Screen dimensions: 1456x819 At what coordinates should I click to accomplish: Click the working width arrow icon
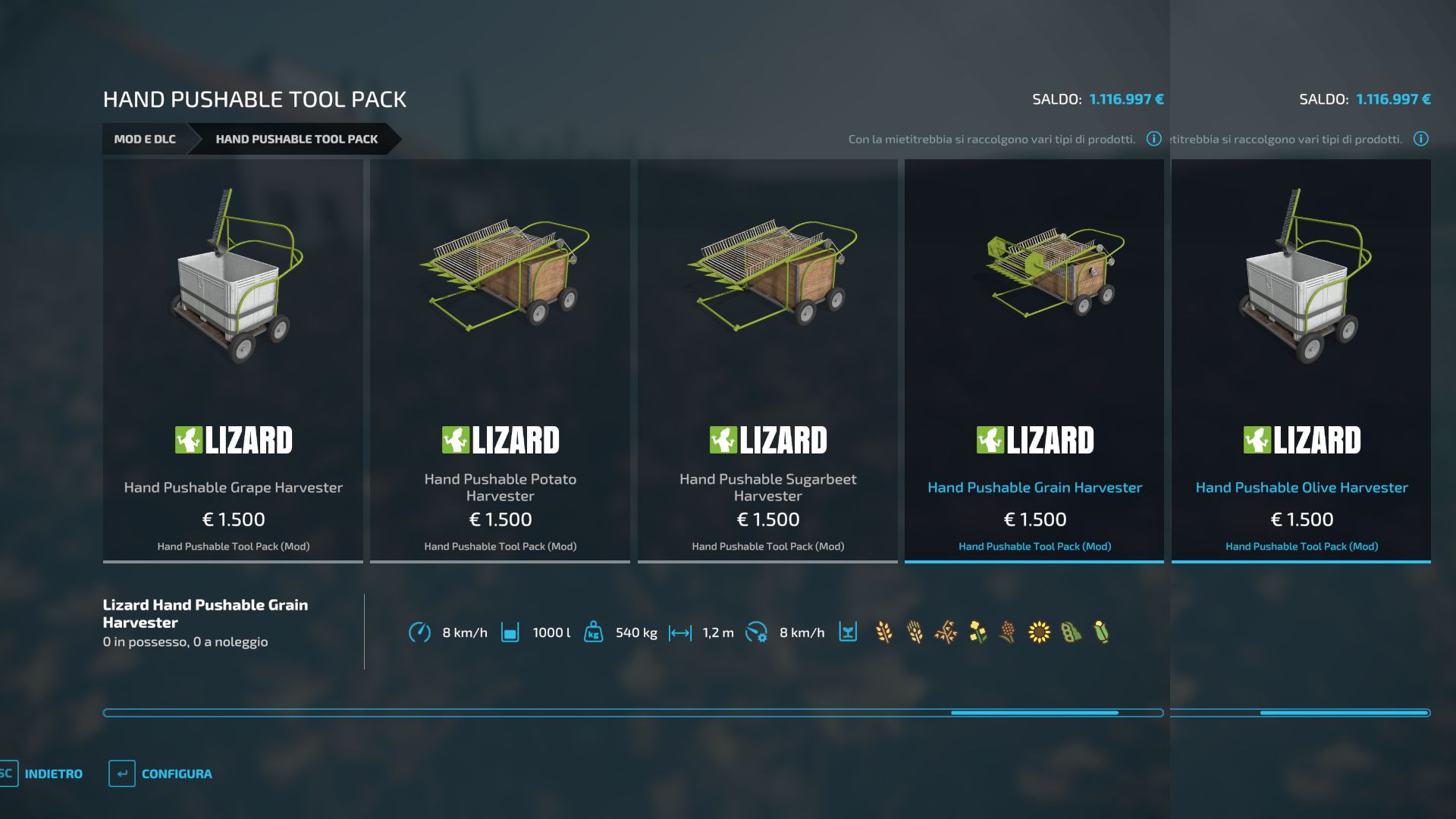[681, 631]
